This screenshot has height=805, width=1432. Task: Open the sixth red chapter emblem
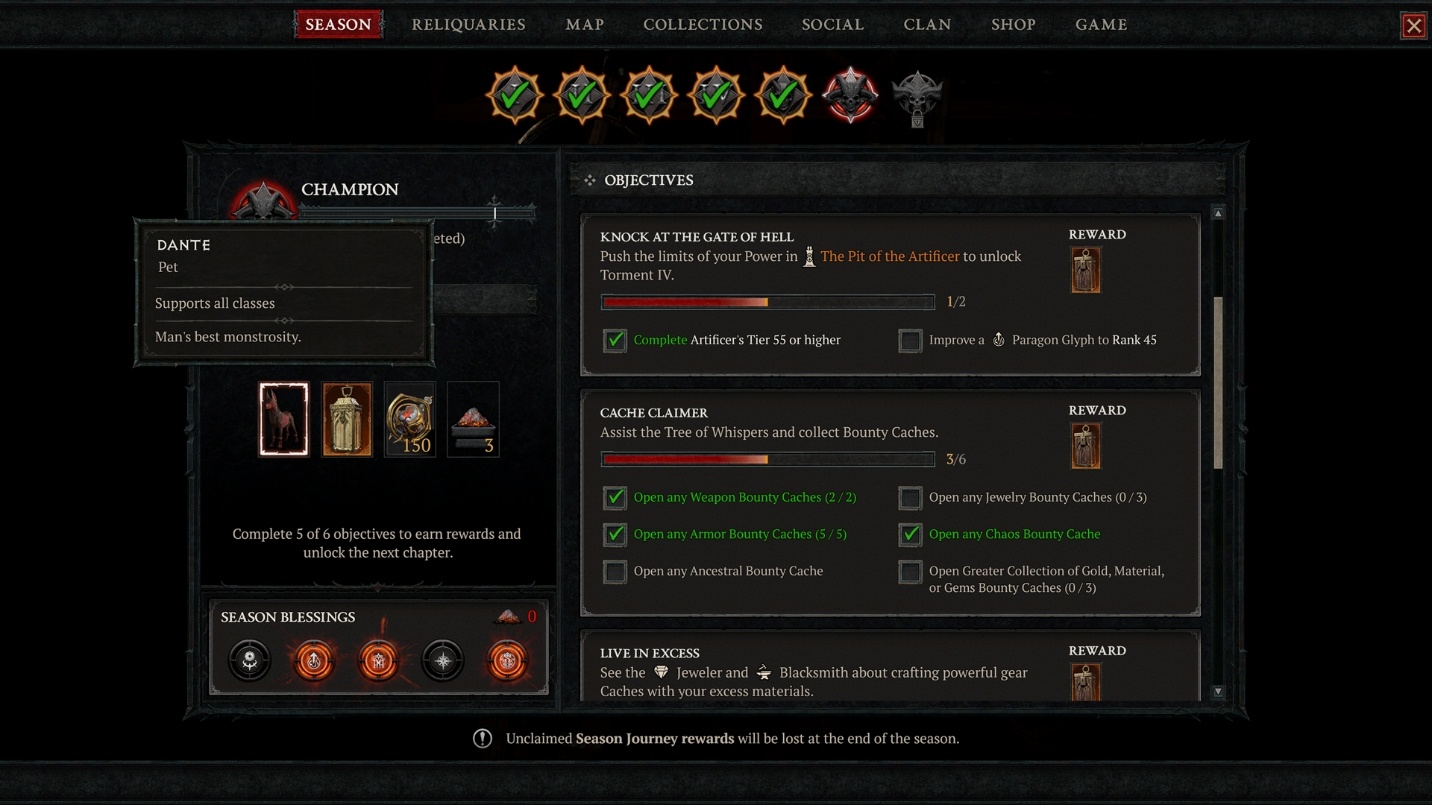click(x=849, y=96)
